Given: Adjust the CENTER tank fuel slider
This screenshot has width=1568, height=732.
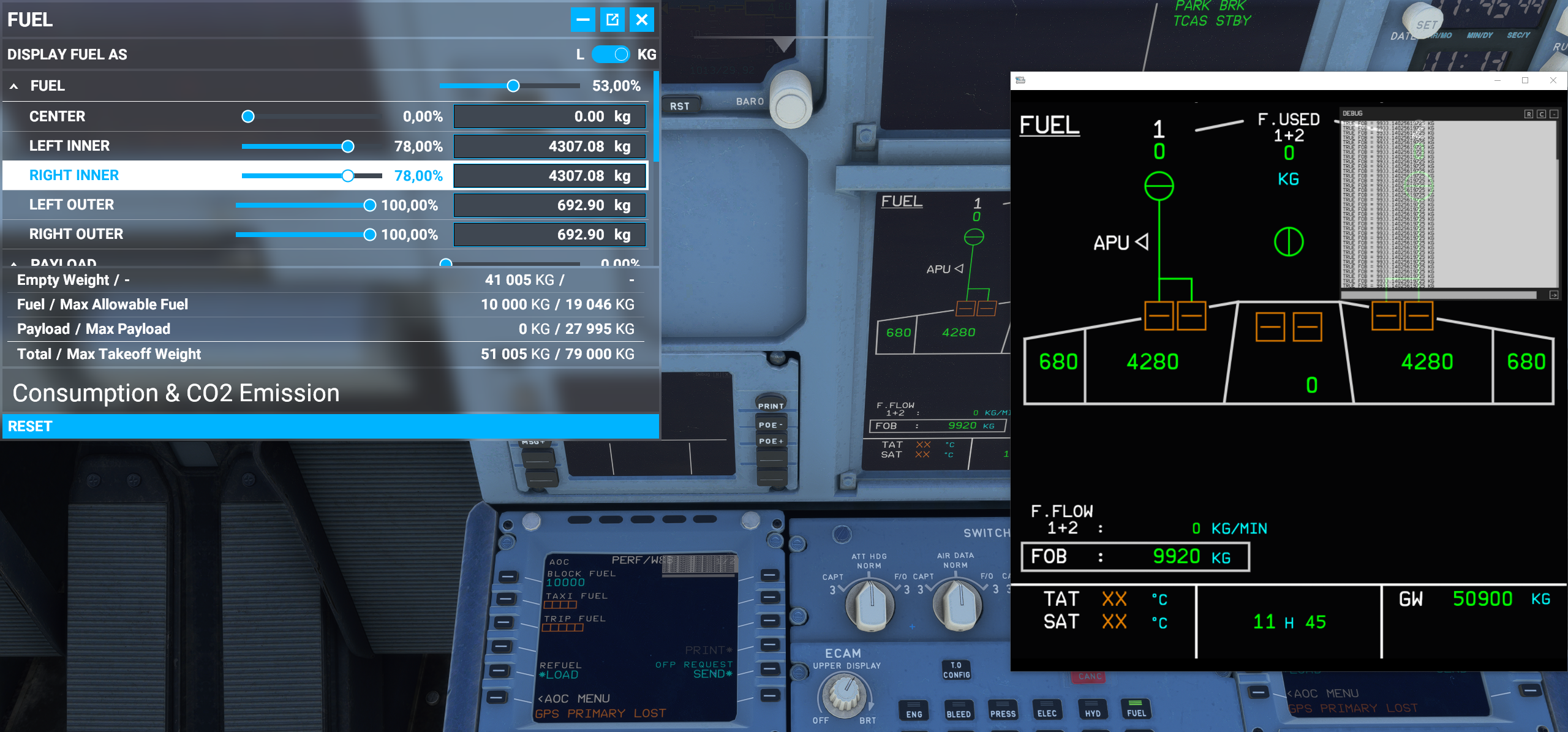Looking at the screenshot, I should pos(247,116).
